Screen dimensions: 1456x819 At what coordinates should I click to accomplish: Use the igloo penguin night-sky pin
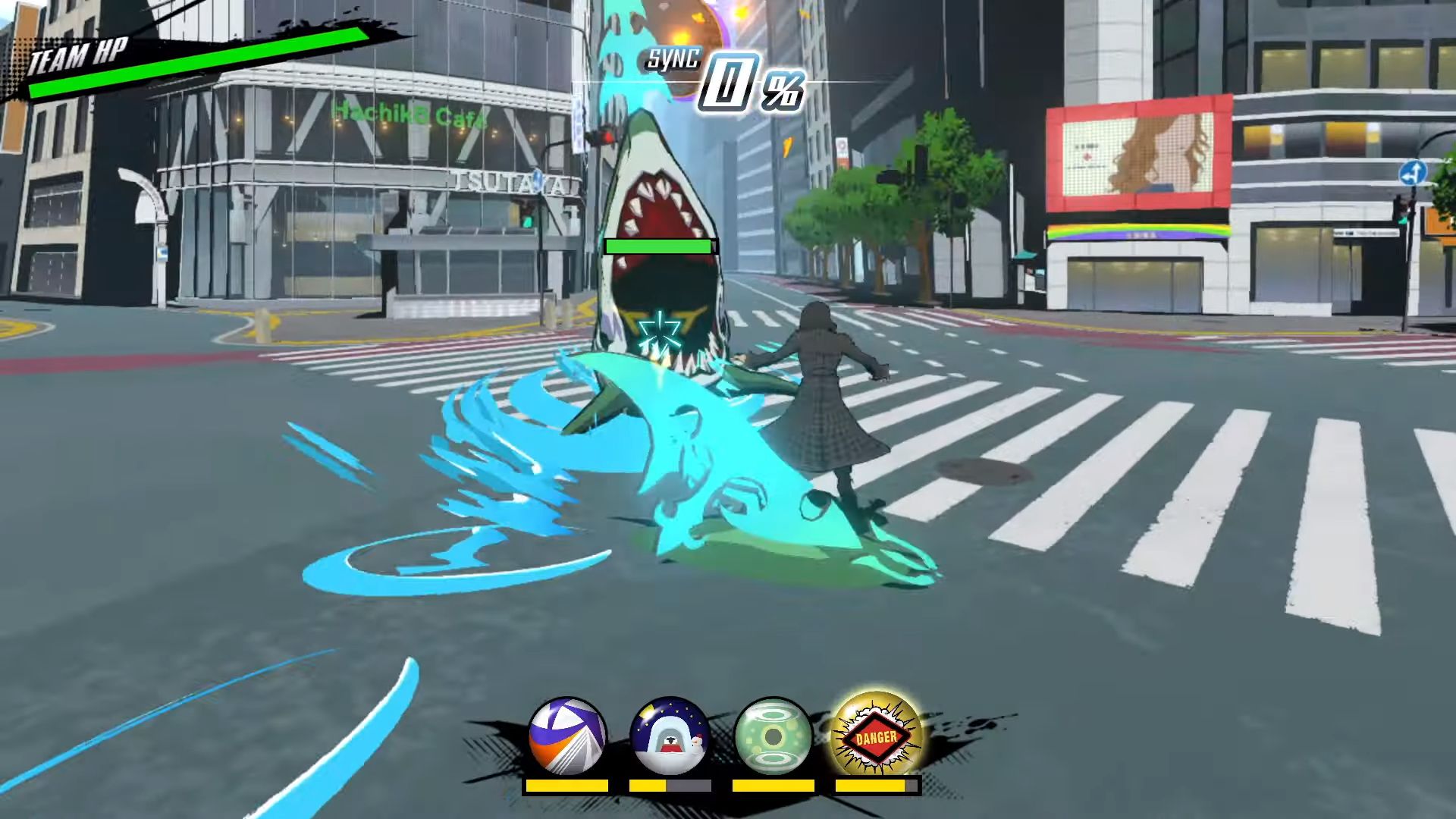pyautogui.click(x=670, y=736)
